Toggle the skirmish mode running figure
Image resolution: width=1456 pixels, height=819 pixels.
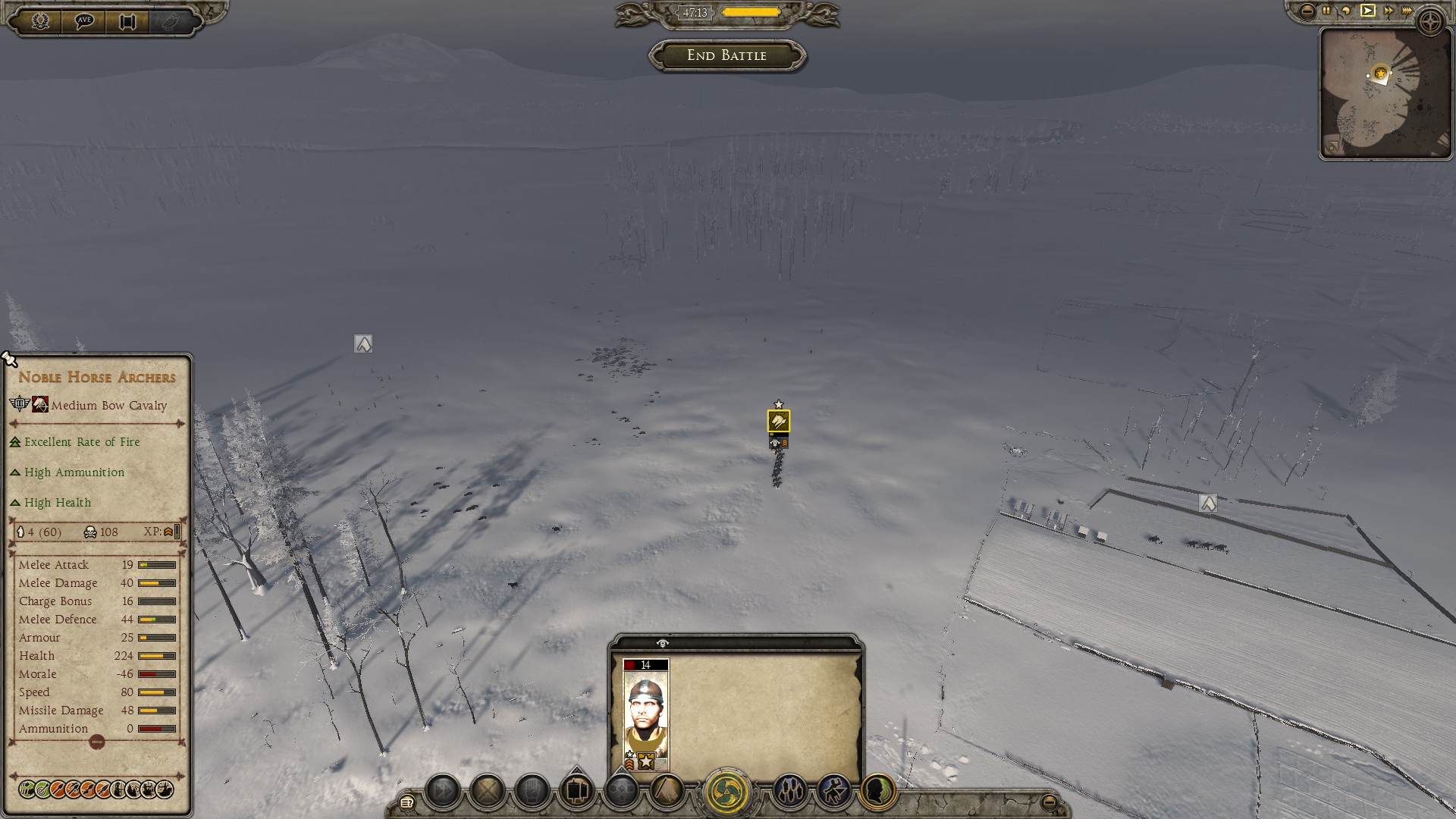(833, 791)
